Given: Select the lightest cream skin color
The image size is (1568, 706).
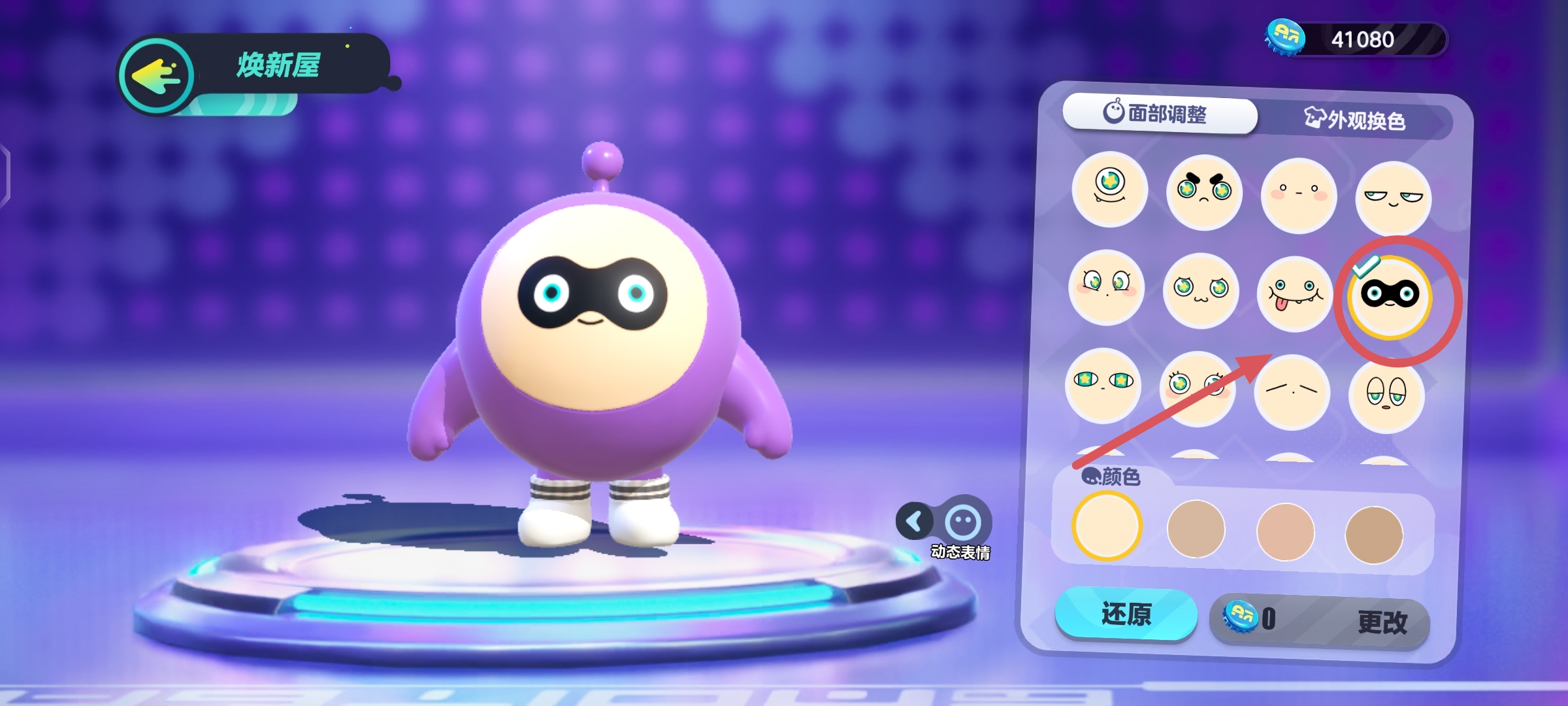Looking at the screenshot, I should click(1106, 526).
